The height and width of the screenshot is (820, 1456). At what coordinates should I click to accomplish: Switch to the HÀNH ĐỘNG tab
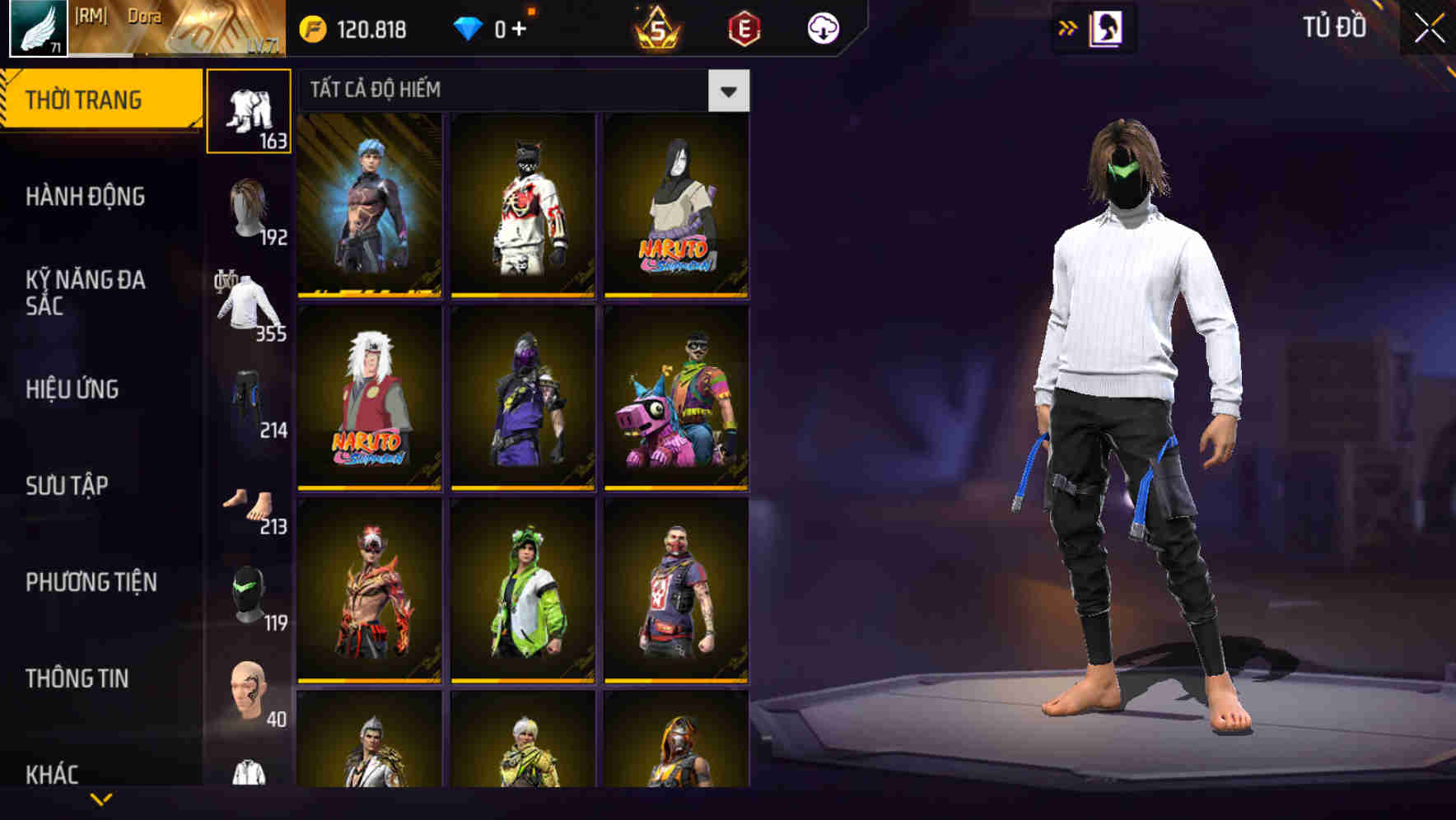pos(85,198)
